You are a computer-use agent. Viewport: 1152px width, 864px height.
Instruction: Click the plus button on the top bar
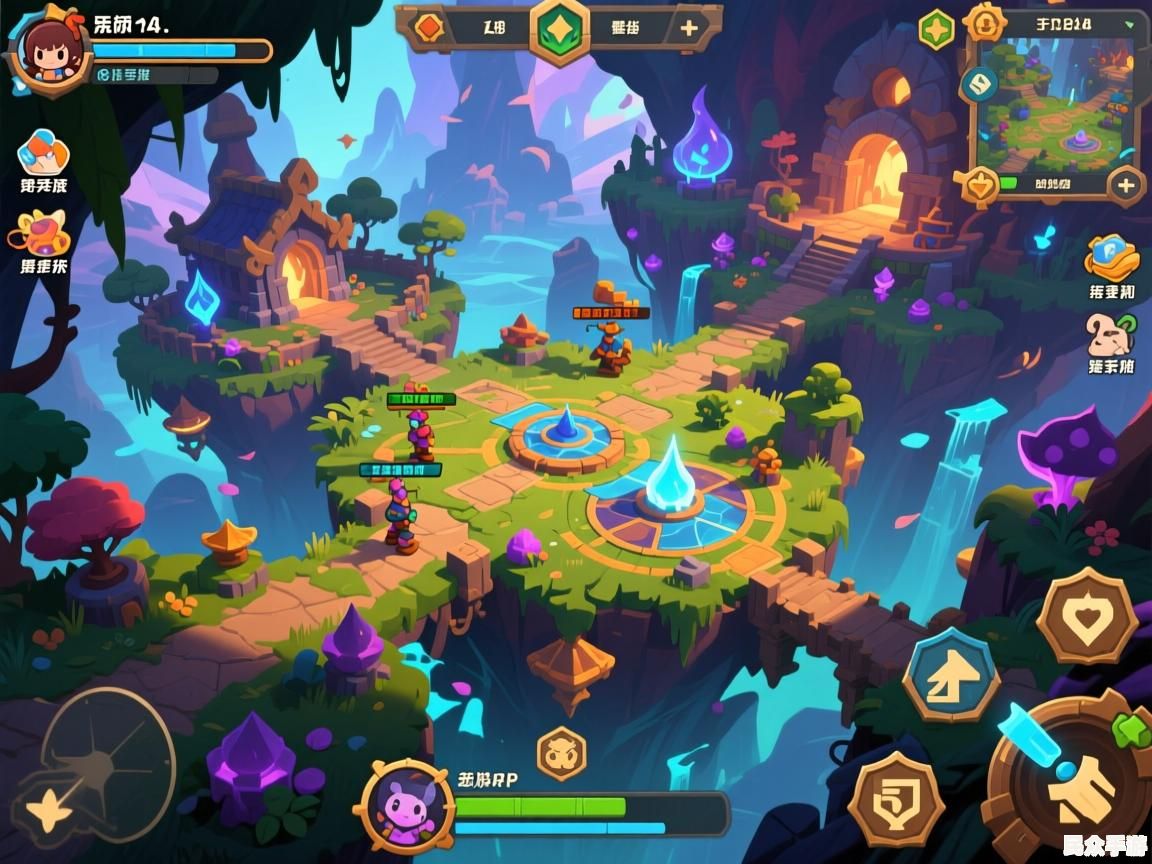689,28
